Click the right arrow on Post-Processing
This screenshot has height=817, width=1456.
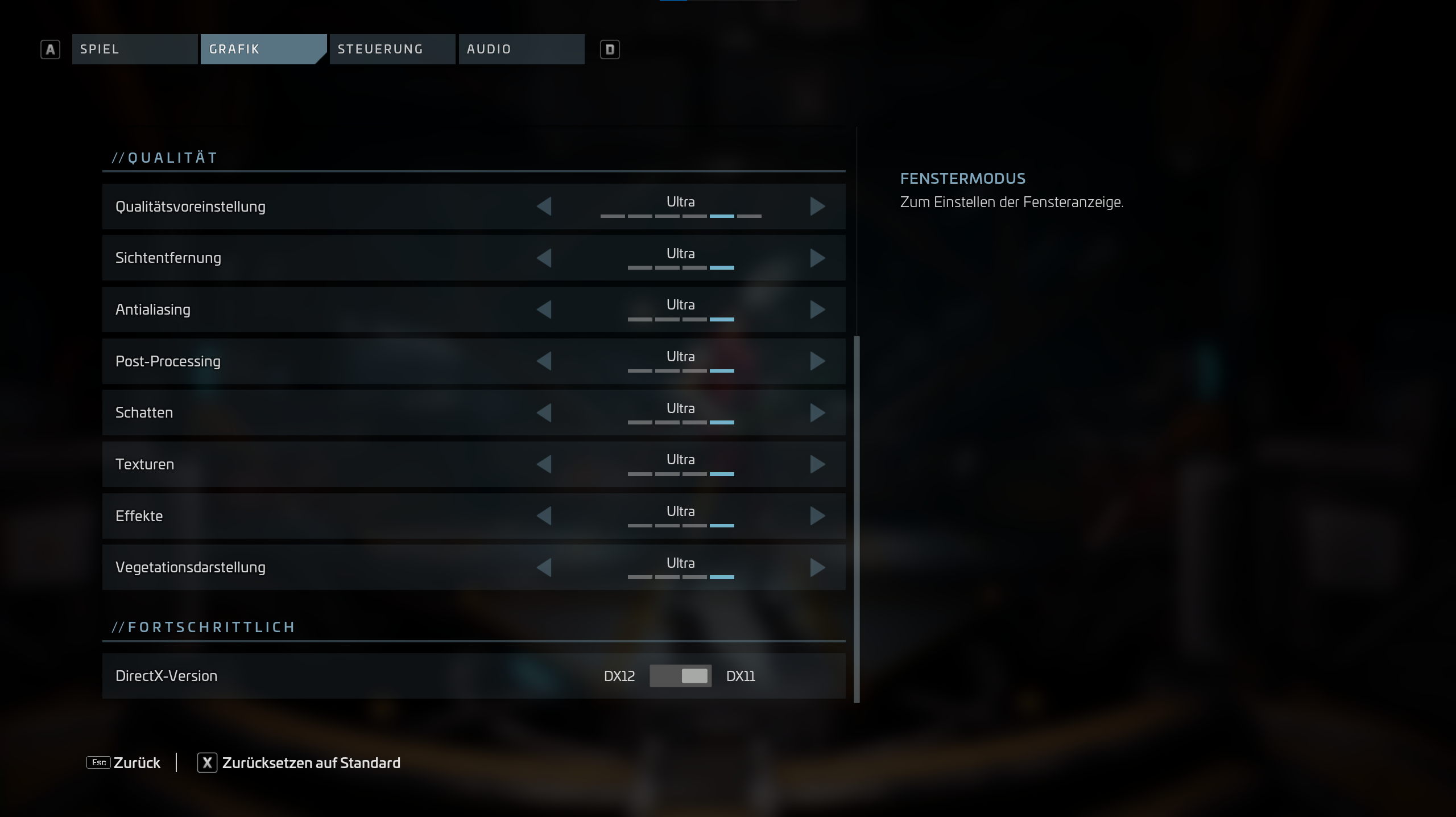pos(817,361)
